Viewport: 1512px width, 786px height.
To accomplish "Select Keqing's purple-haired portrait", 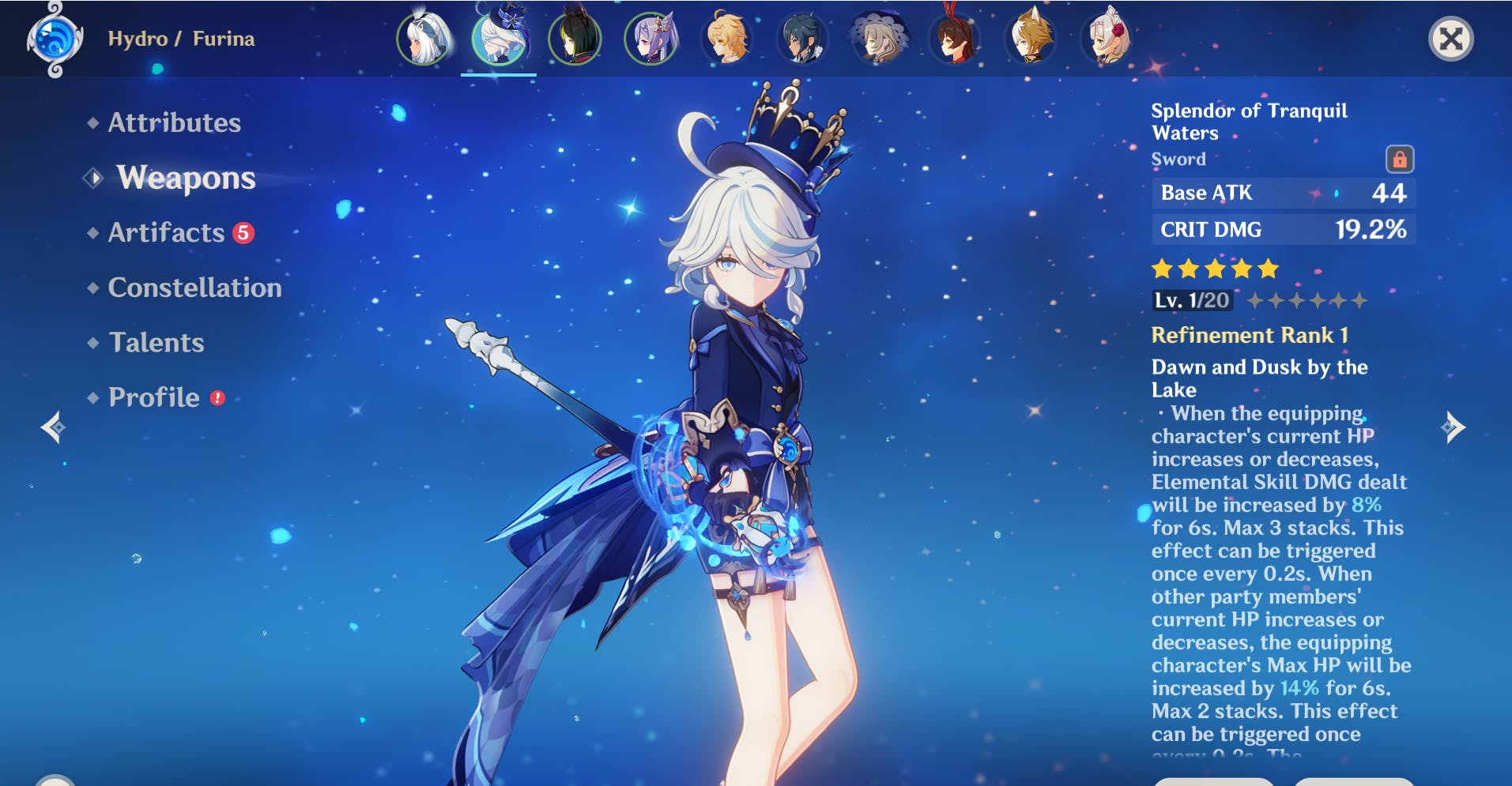I will click(x=650, y=38).
